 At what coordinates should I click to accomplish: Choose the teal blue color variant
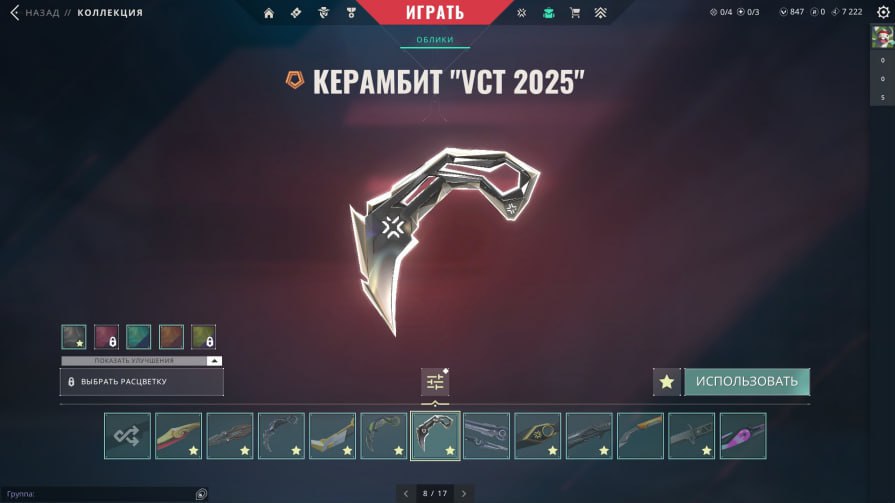(x=139, y=337)
